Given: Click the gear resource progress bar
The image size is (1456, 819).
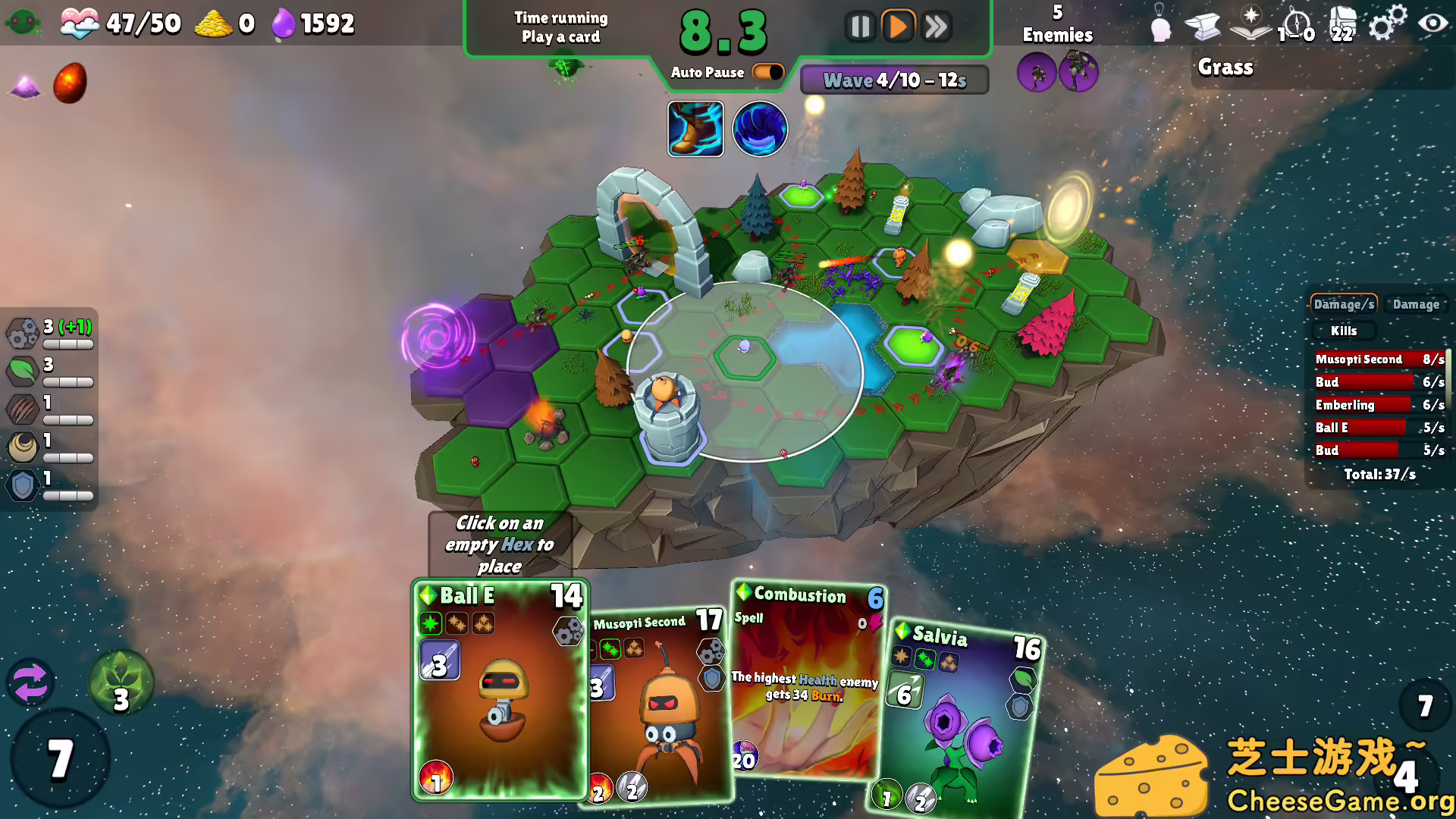Looking at the screenshot, I should [70, 344].
